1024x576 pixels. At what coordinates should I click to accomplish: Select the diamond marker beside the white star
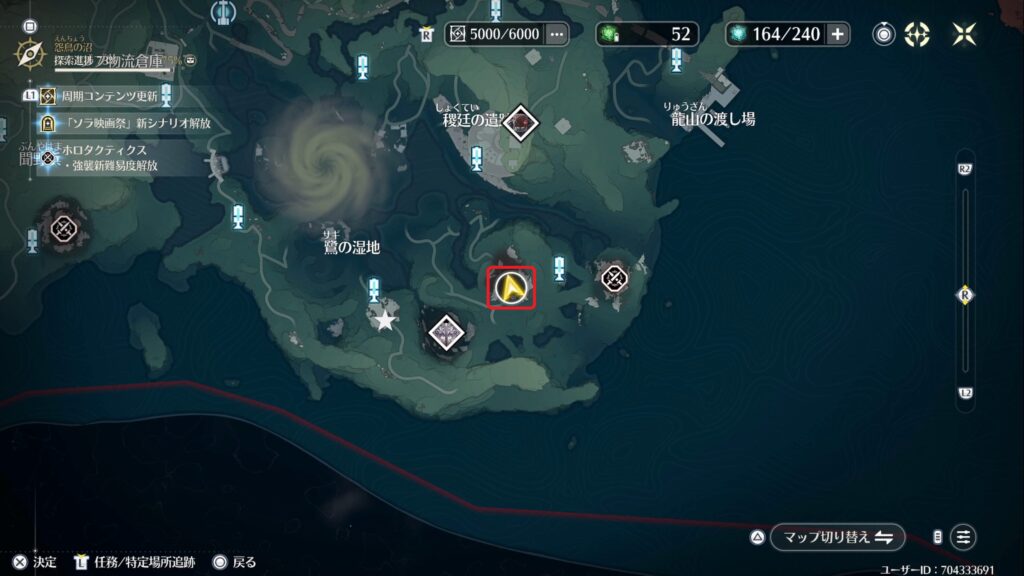click(x=445, y=331)
